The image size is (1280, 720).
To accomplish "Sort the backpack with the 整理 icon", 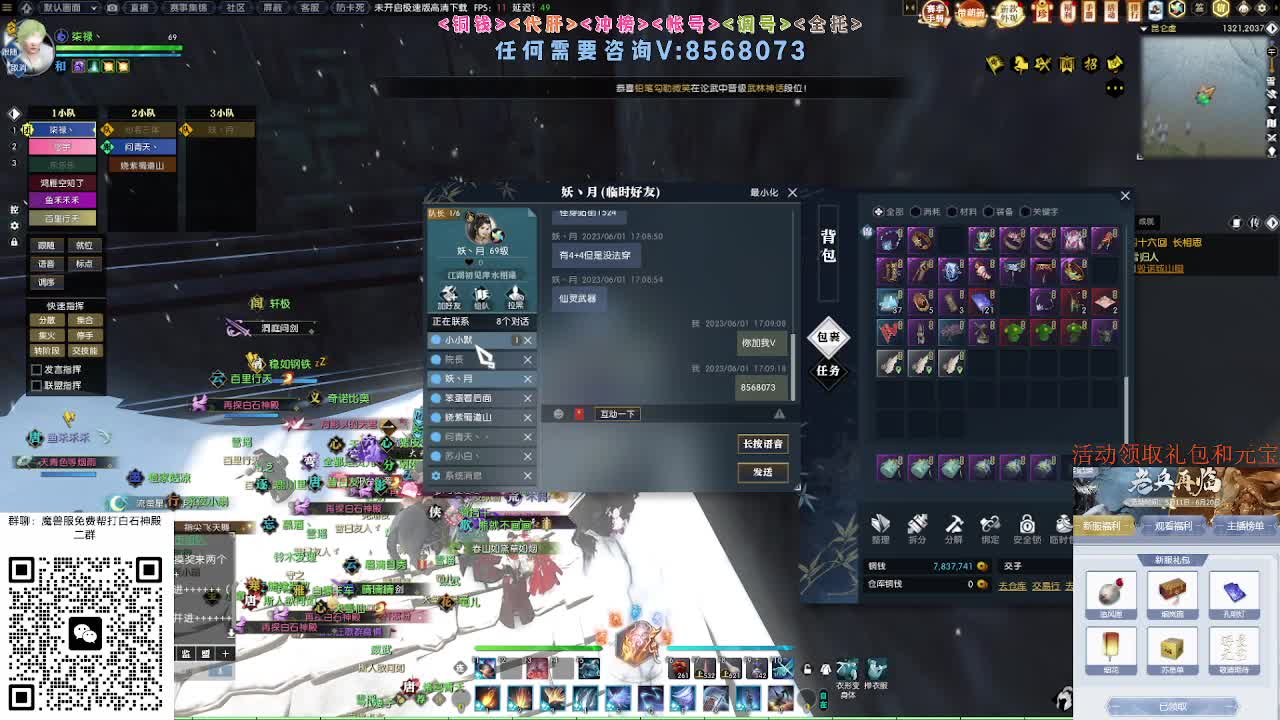I will tap(881, 527).
